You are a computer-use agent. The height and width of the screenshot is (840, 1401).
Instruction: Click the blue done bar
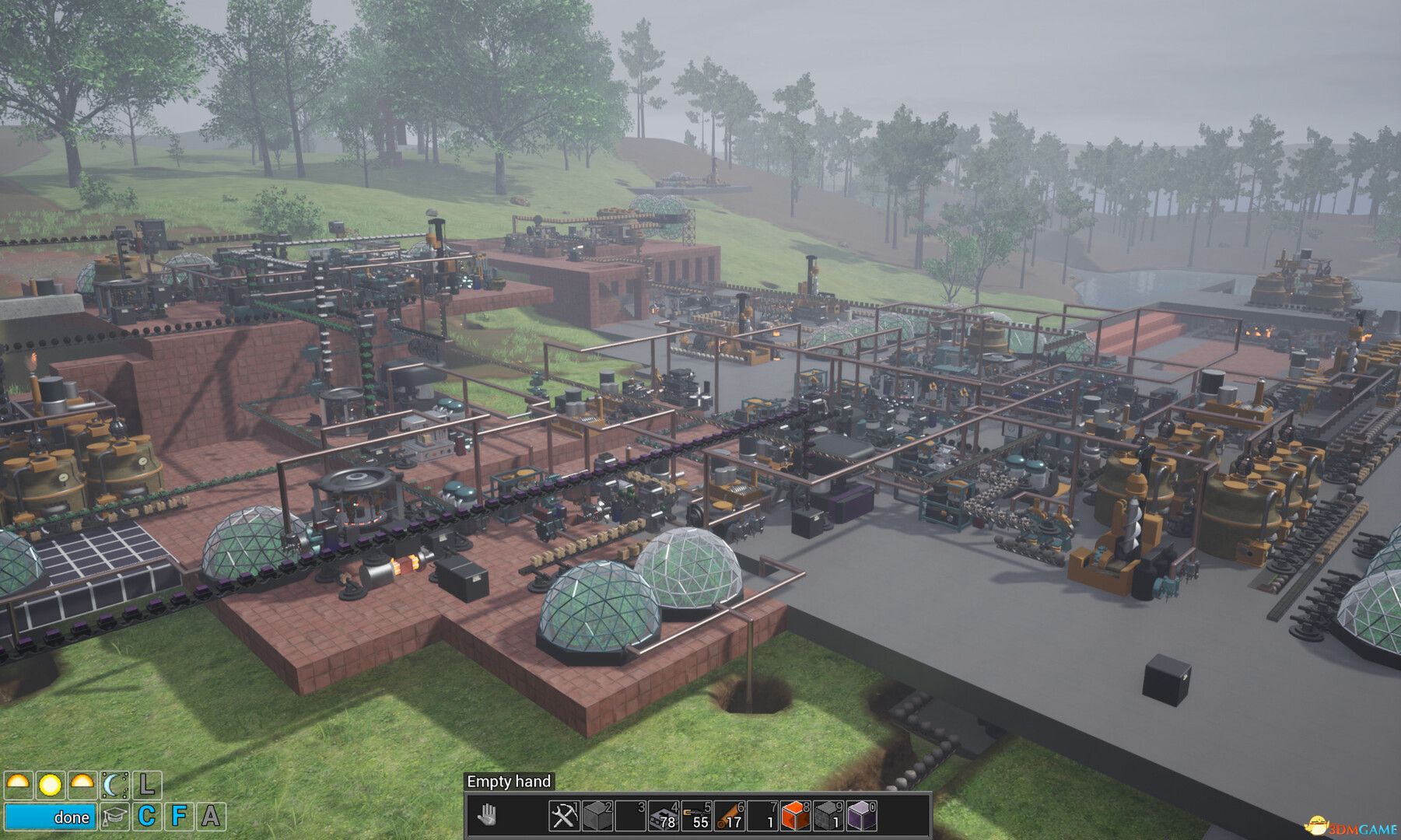point(51,817)
